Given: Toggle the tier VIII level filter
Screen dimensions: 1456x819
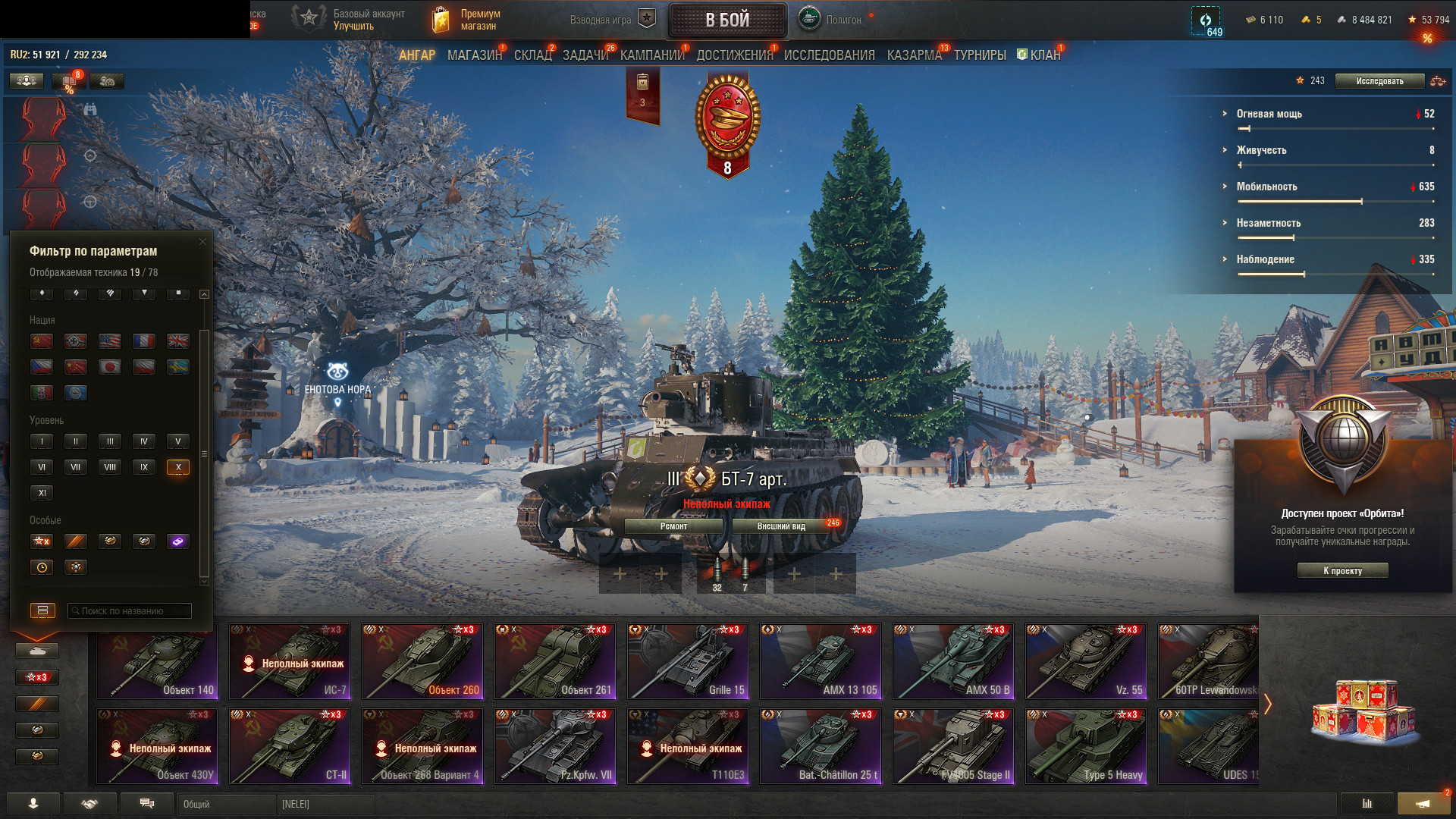Looking at the screenshot, I should (110, 467).
